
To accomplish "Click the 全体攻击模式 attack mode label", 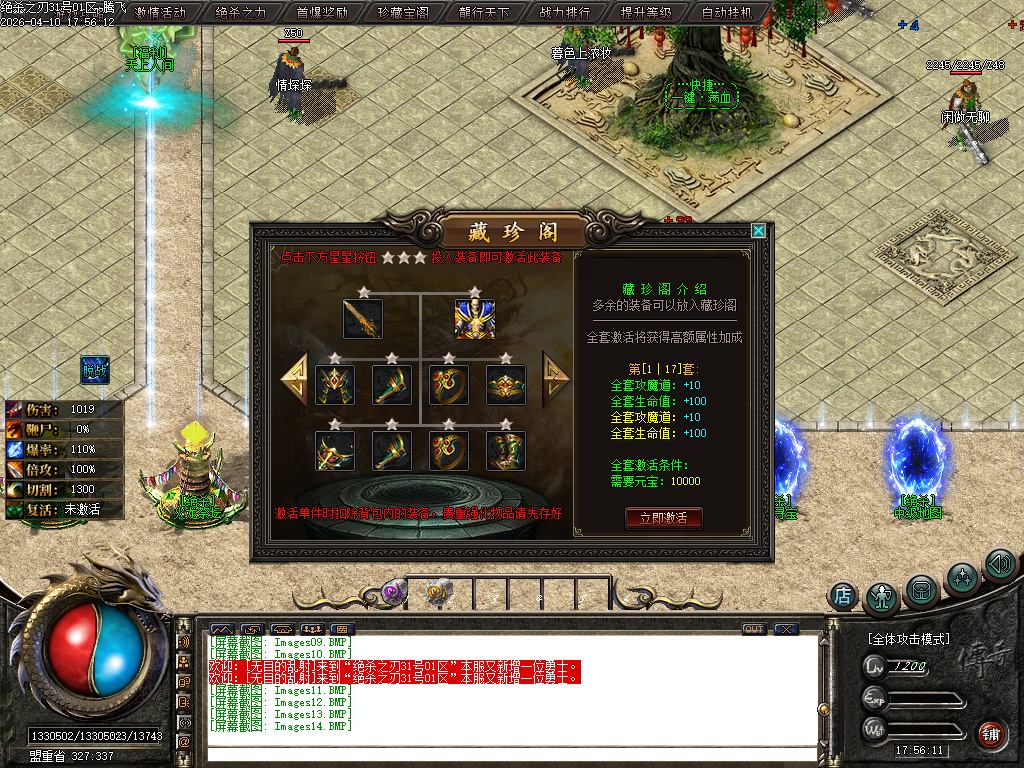I will point(908,638).
